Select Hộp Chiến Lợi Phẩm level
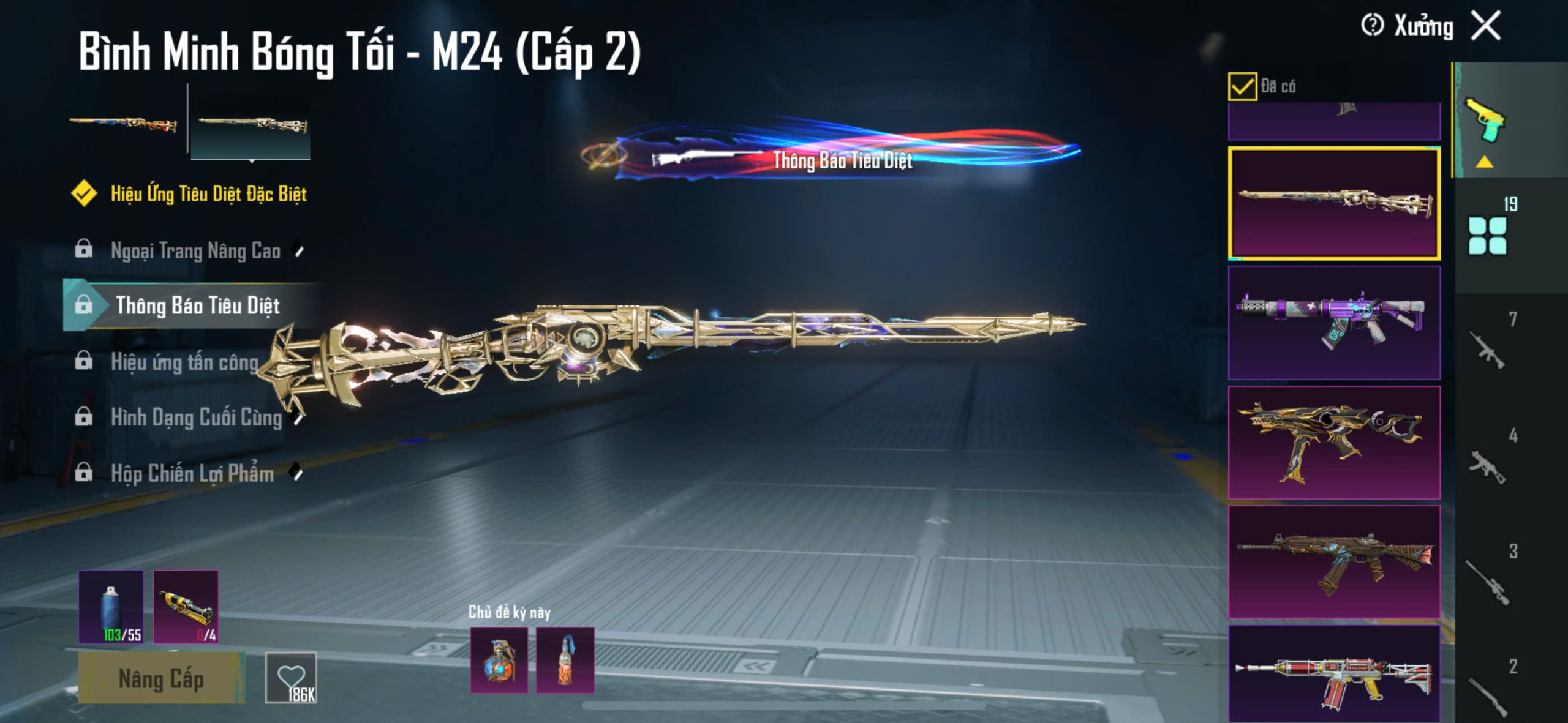Image resolution: width=1568 pixels, height=723 pixels. coord(192,473)
